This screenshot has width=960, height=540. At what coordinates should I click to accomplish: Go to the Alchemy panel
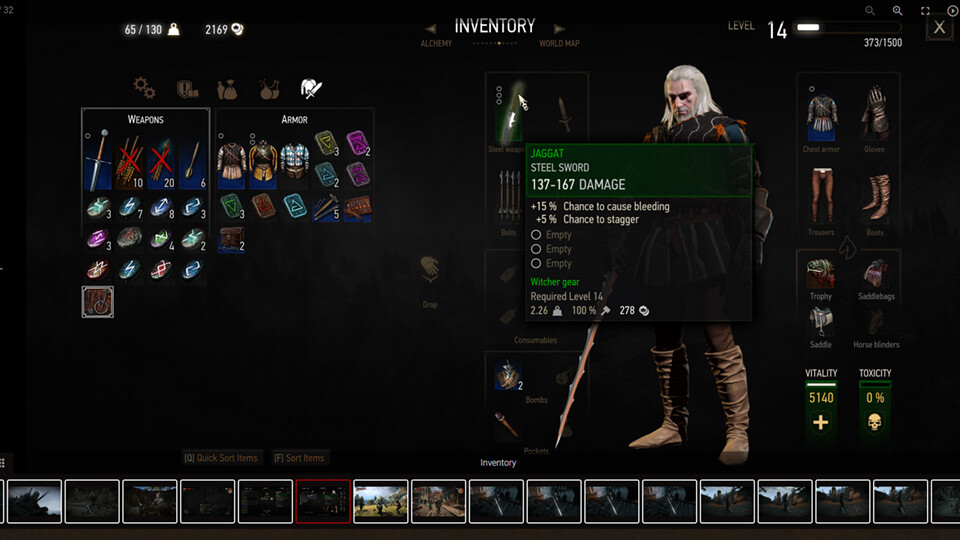(436, 43)
